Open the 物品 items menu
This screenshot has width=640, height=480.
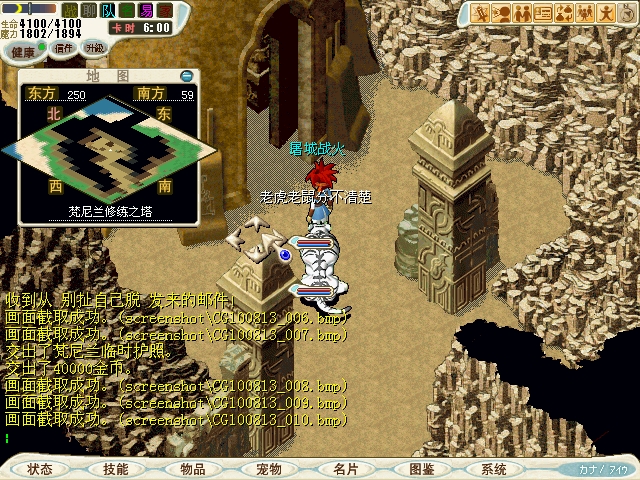pos(193,469)
